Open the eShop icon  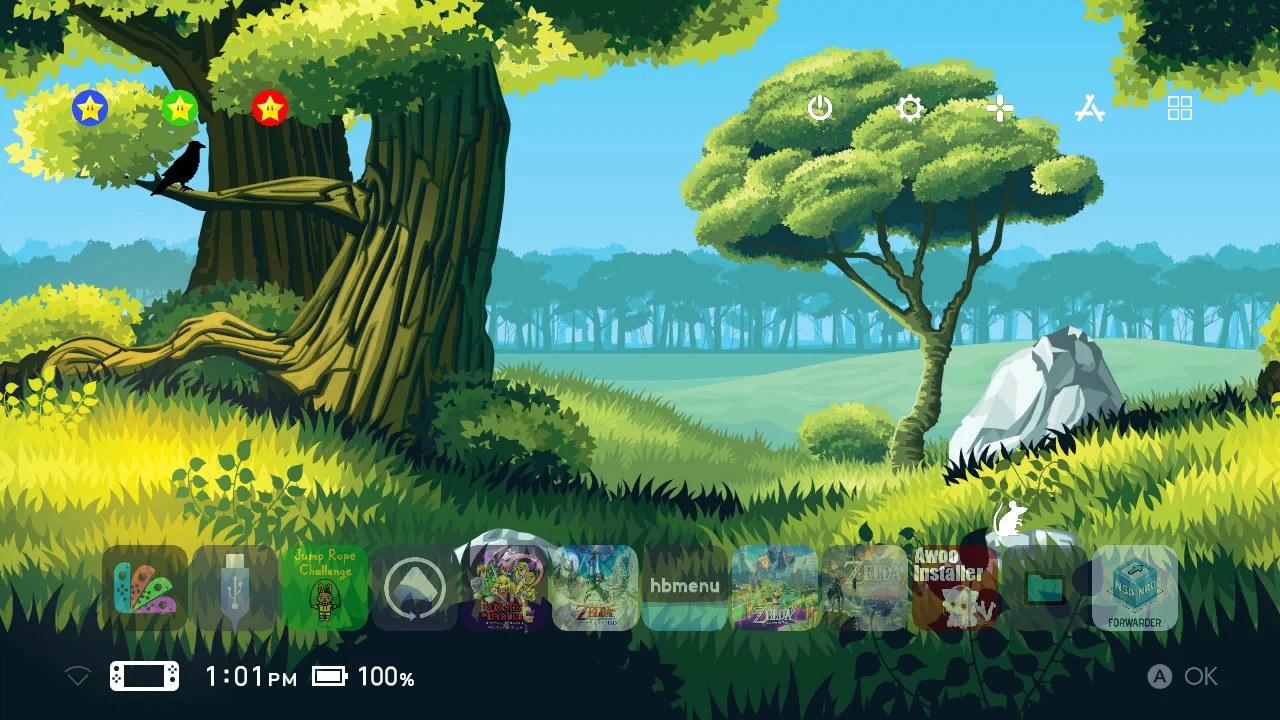tap(1090, 108)
